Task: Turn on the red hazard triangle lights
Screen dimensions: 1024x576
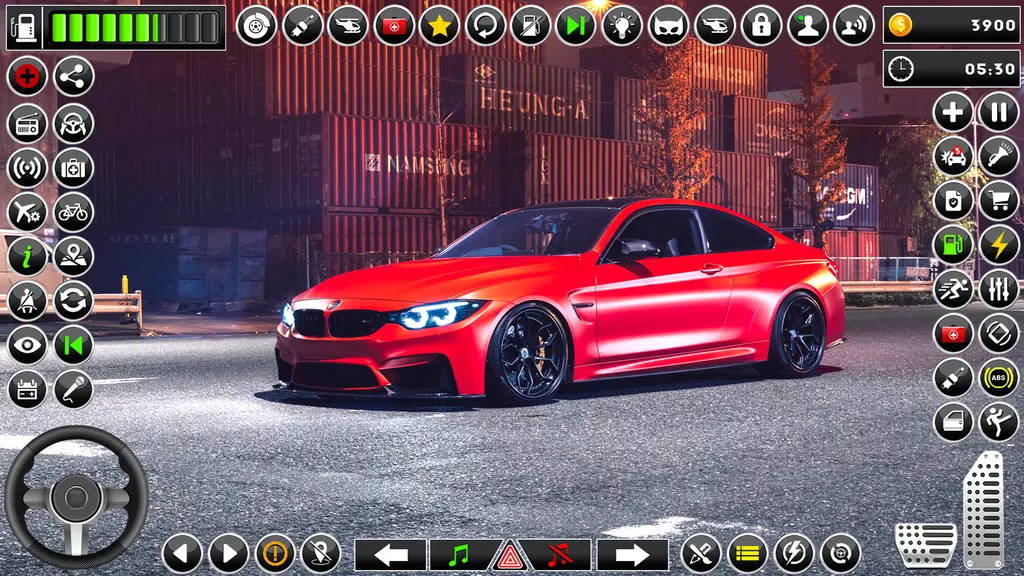Action: click(x=510, y=554)
